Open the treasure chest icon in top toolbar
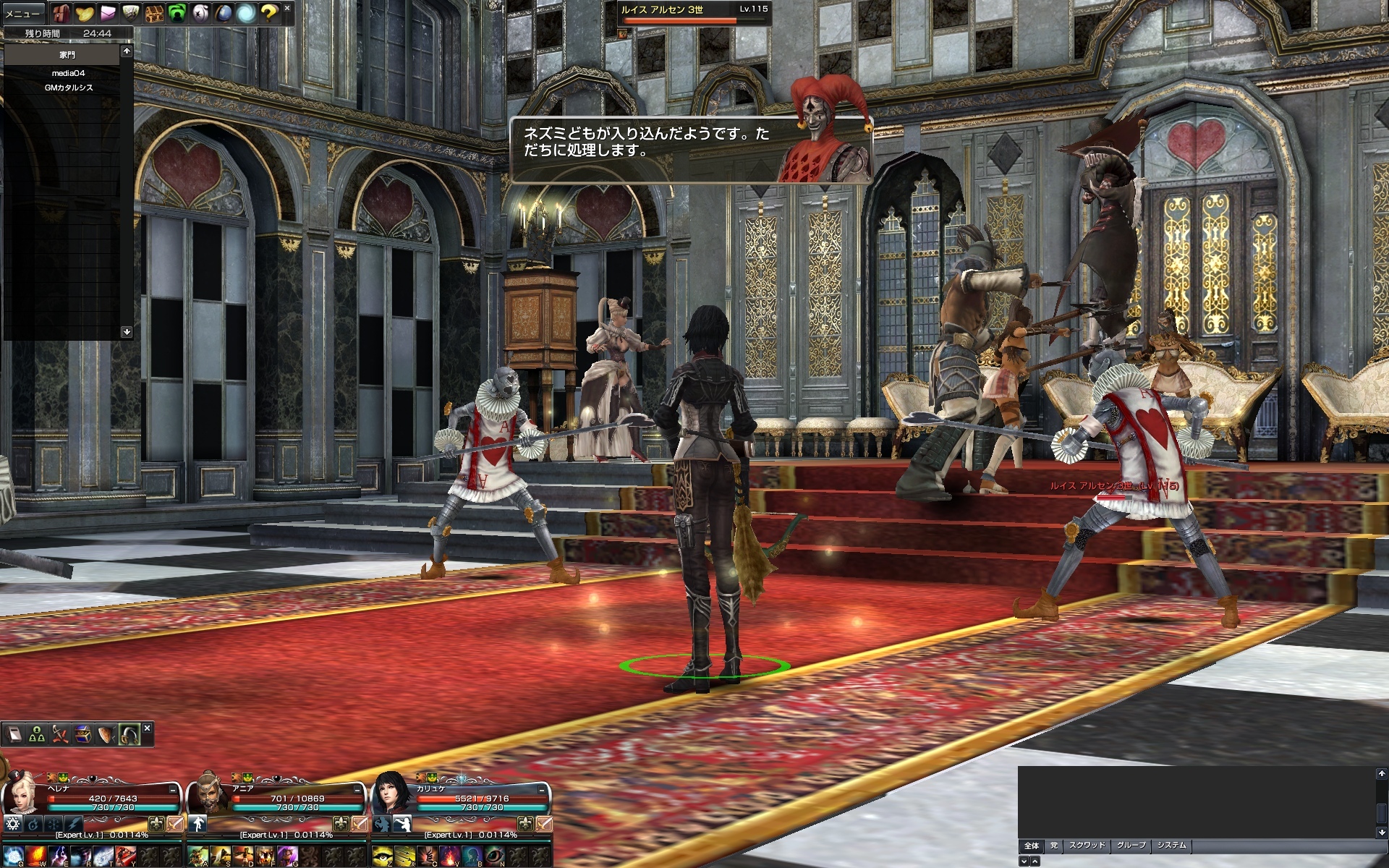Viewport: 1389px width, 868px height. tap(153, 13)
